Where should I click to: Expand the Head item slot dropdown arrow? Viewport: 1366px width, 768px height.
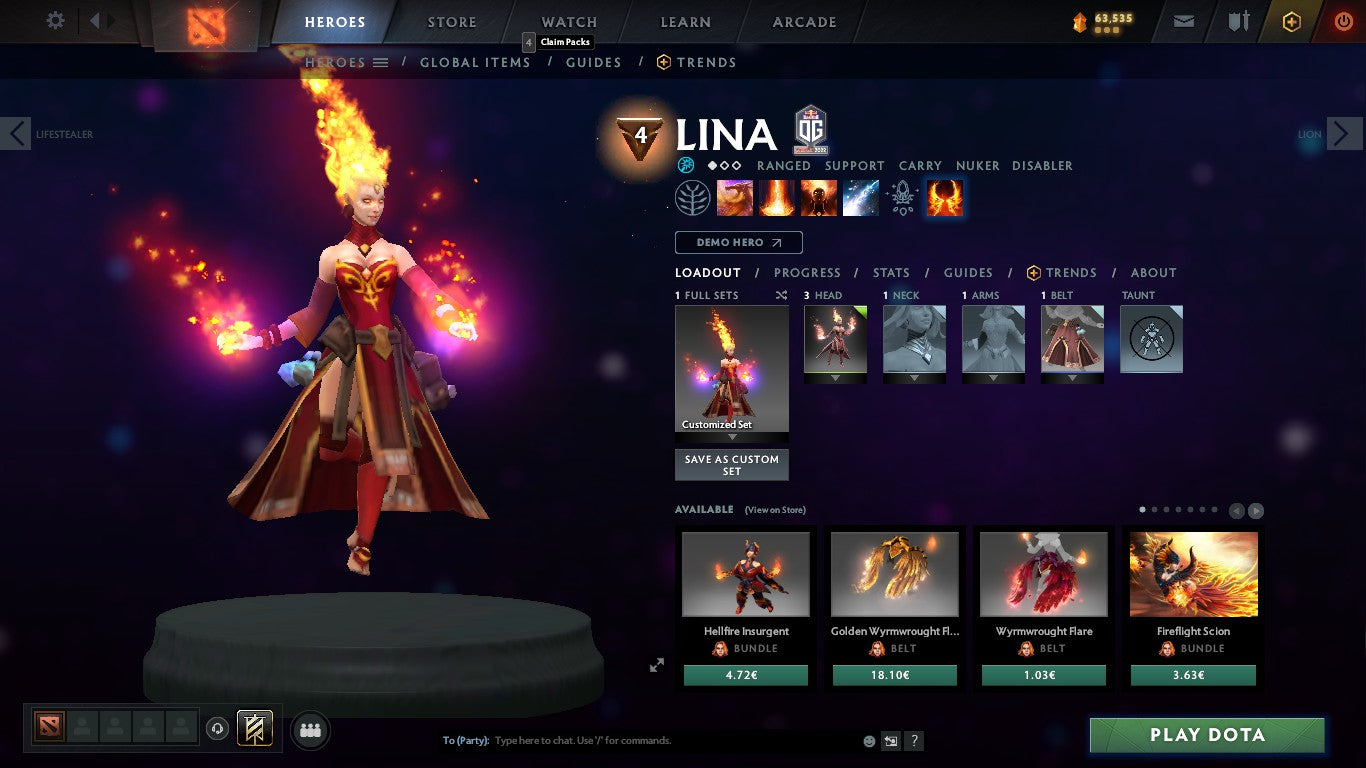835,379
